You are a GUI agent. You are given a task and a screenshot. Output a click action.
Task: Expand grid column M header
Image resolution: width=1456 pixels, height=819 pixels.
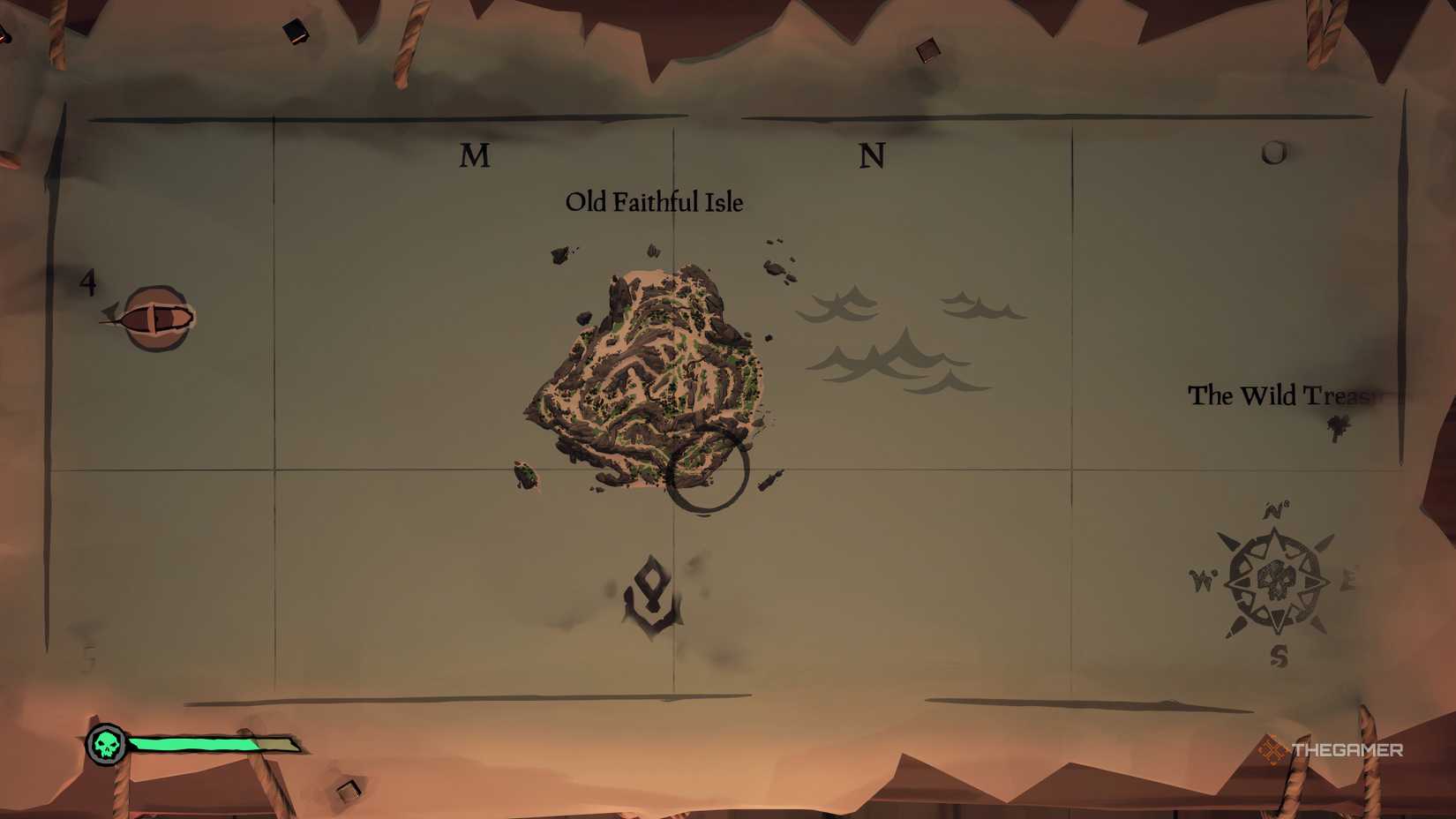[476, 156]
